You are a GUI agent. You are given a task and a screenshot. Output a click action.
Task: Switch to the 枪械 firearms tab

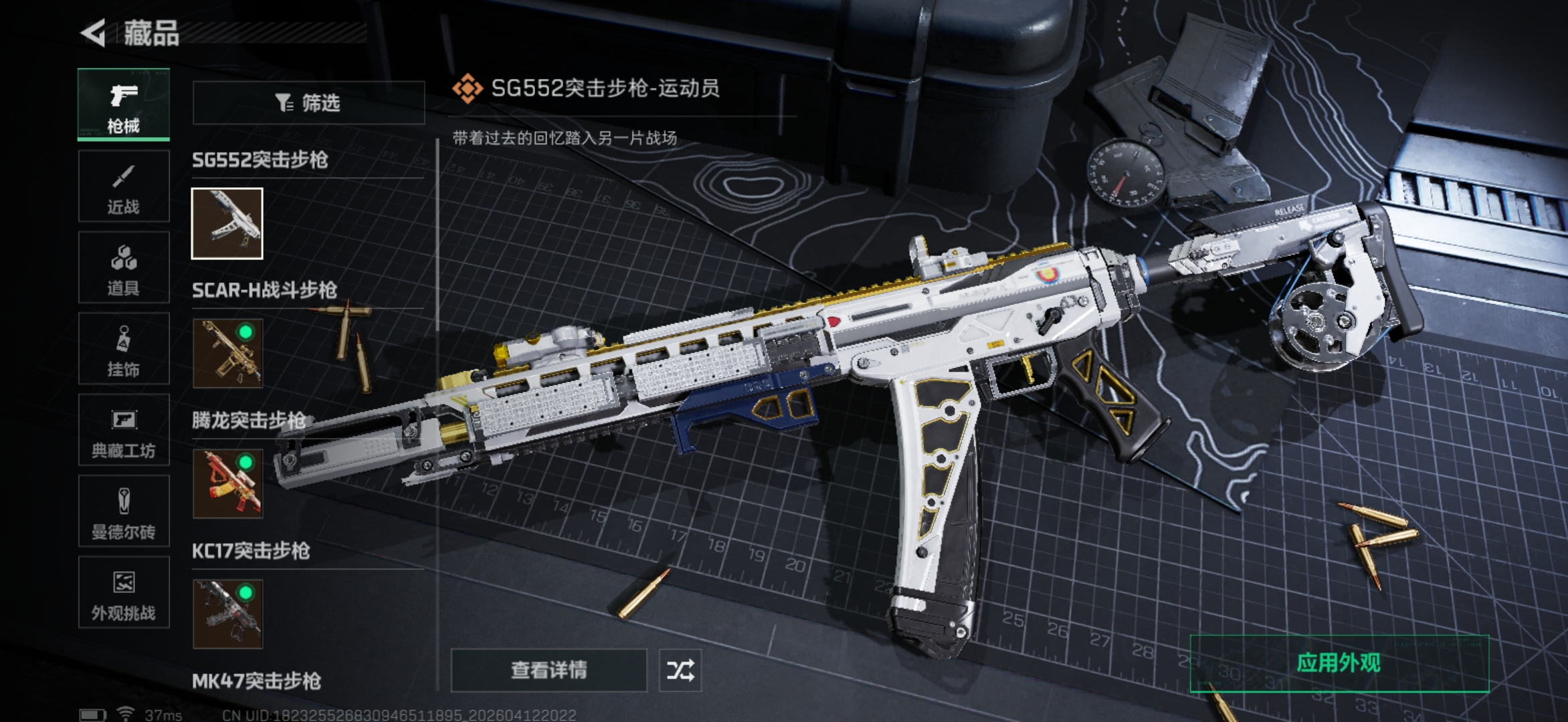click(124, 105)
